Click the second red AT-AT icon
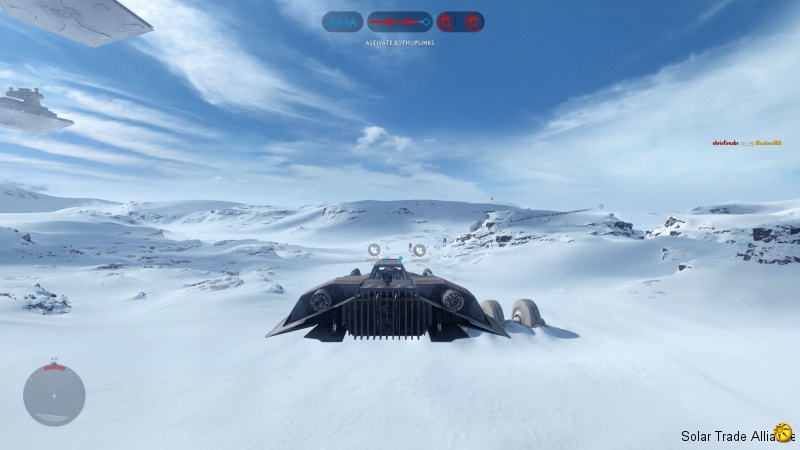Viewport: 800px width, 450px height. pos(471,21)
